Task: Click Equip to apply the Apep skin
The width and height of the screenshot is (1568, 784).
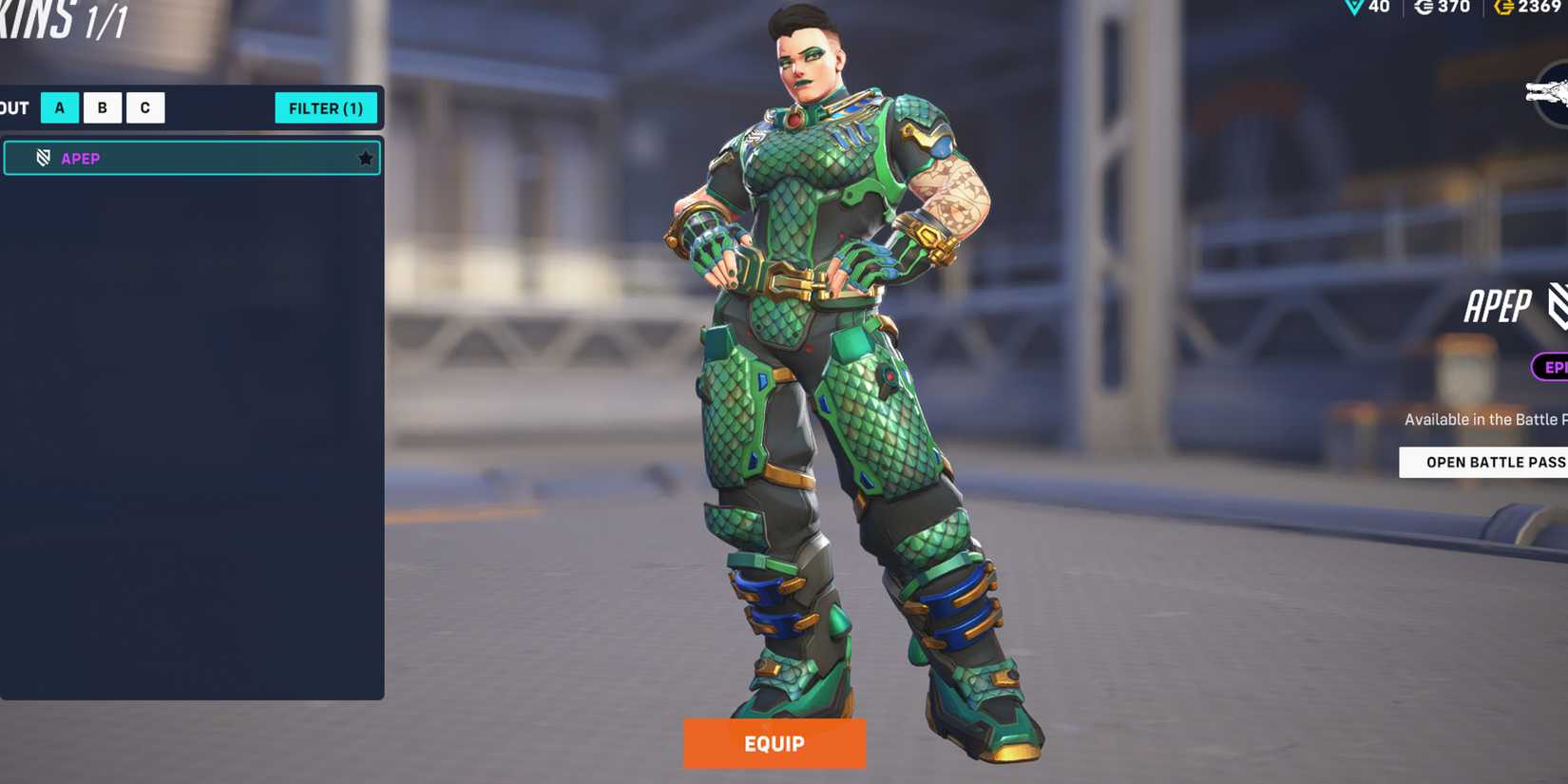Action: coord(774,744)
